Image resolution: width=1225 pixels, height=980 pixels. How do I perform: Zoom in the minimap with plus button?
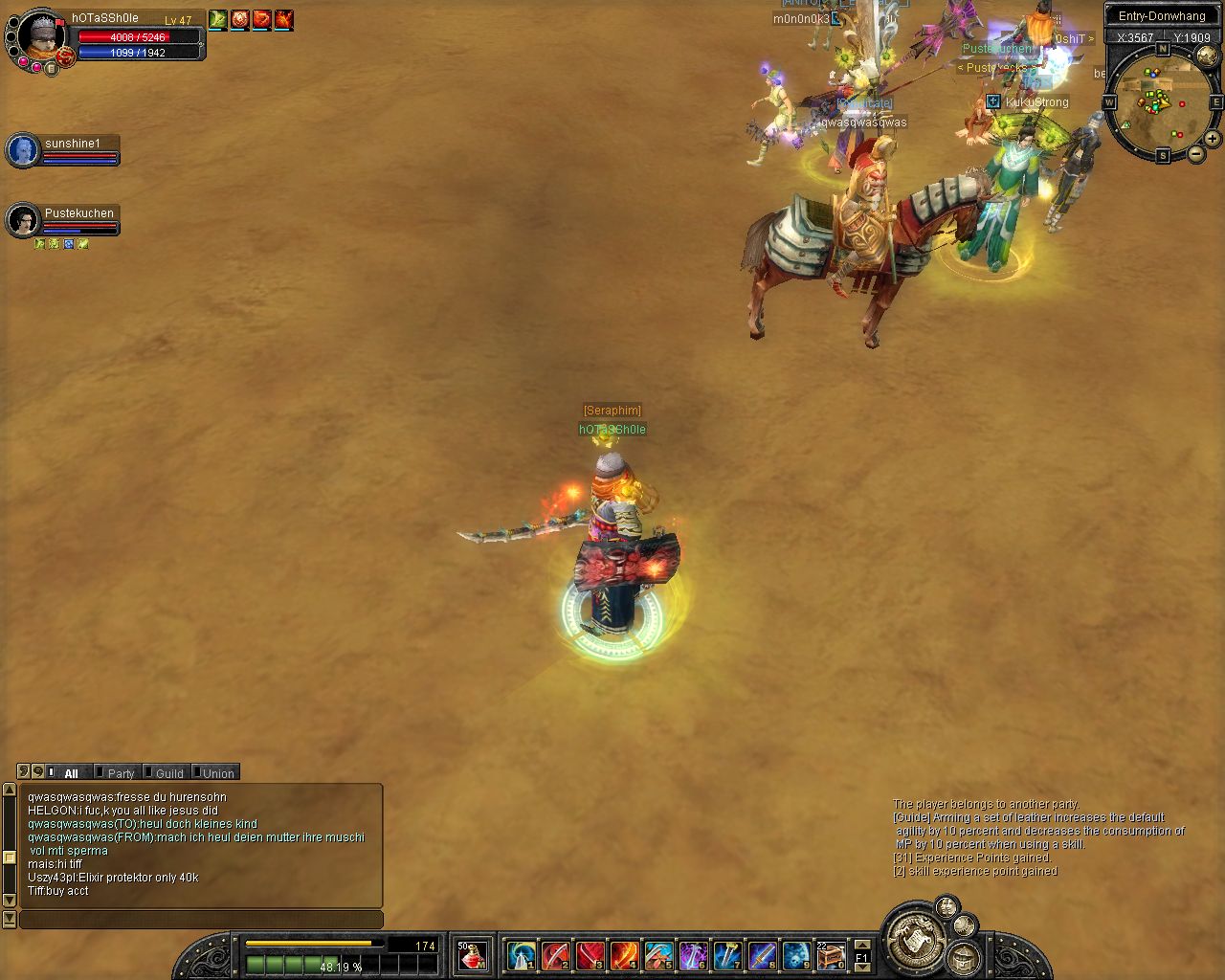point(1212,138)
